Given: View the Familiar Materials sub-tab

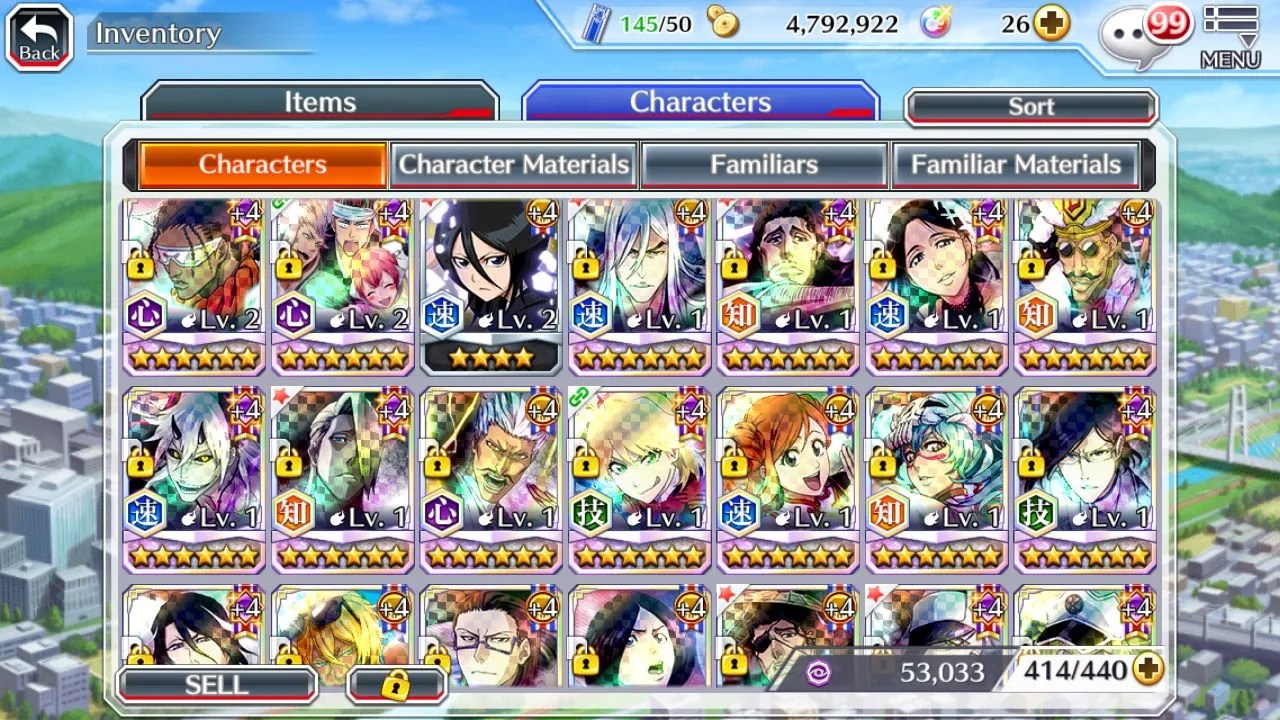Looking at the screenshot, I should tap(1015, 165).
